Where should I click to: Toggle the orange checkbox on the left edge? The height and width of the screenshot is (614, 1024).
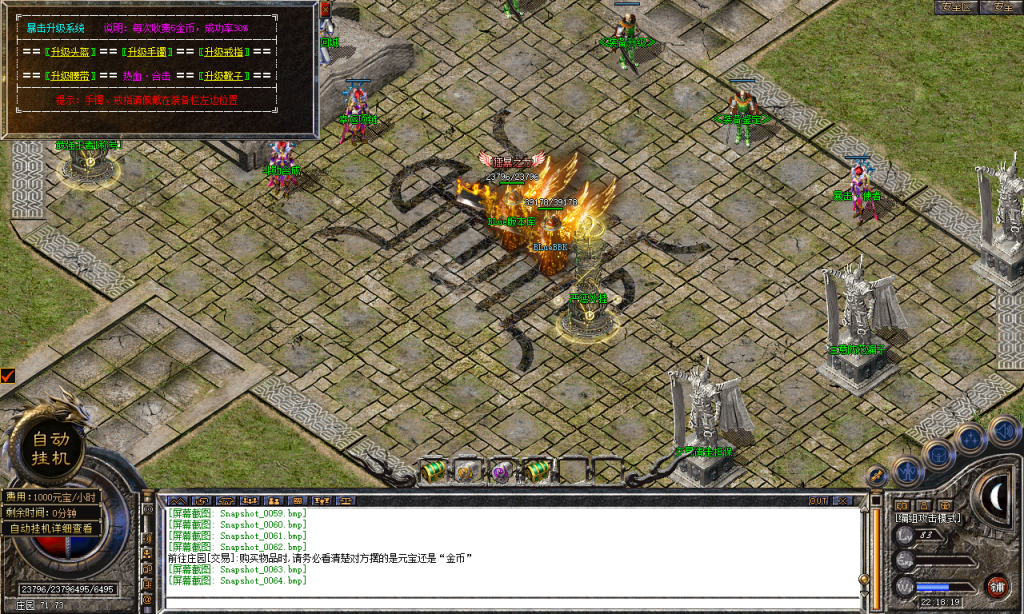tap(8, 376)
